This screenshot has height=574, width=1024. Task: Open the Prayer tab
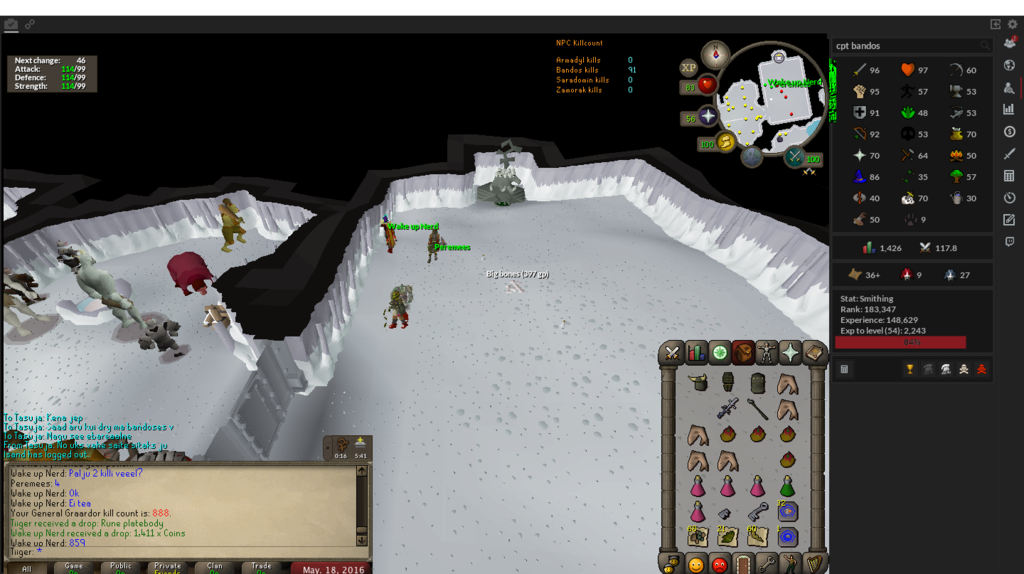click(791, 353)
